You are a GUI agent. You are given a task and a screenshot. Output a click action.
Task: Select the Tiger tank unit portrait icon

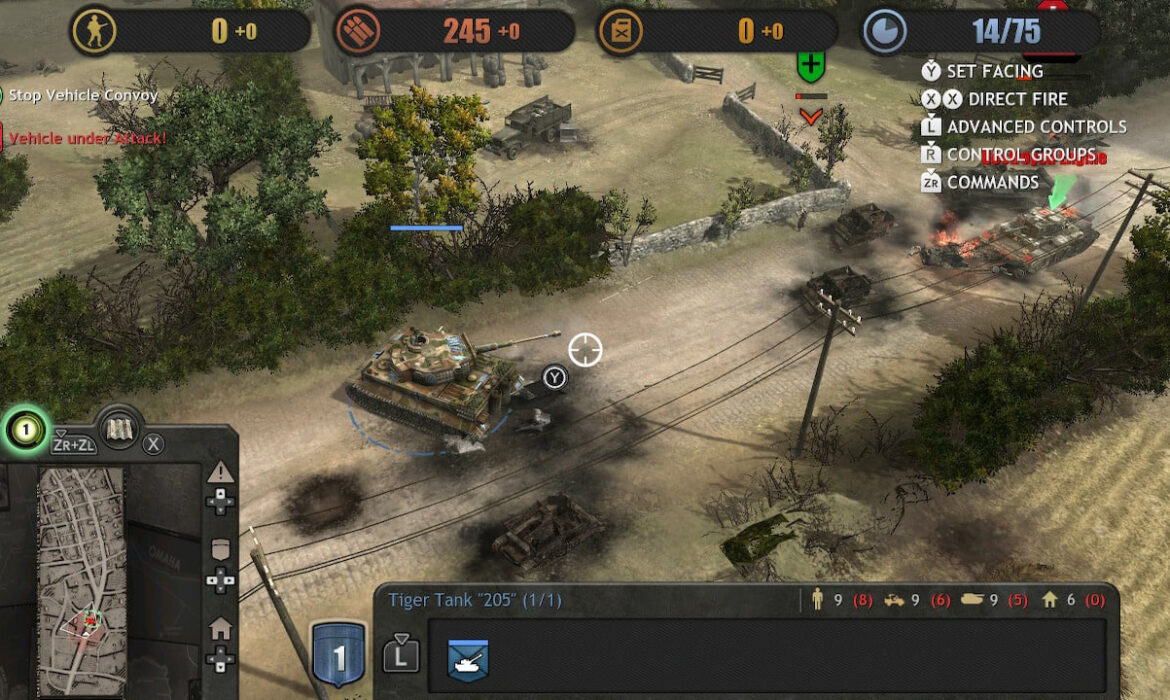(x=467, y=656)
